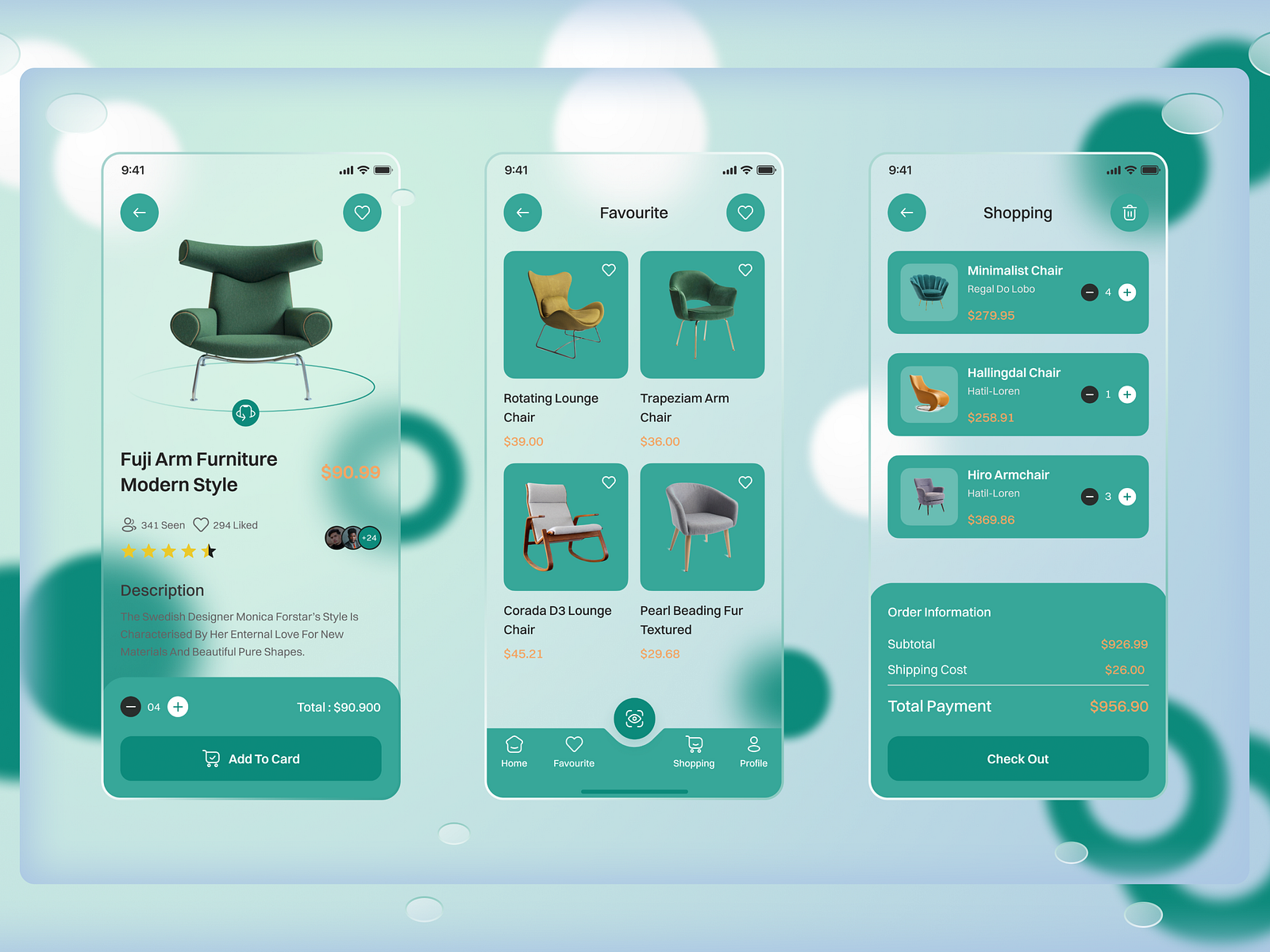Click the heart icon in the Favourite header
This screenshot has height=952, width=1270.
pyautogui.click(x=745, y=213)
